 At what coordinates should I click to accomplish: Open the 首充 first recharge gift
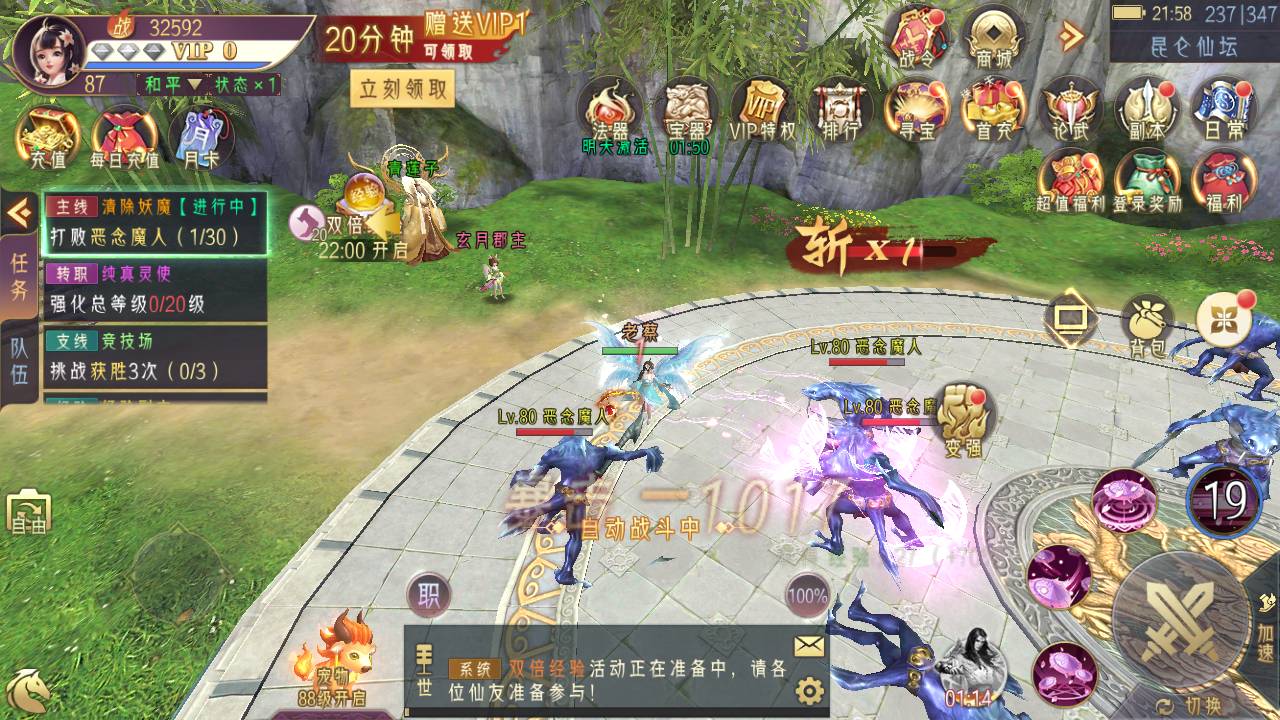click(x=993, y=110)
